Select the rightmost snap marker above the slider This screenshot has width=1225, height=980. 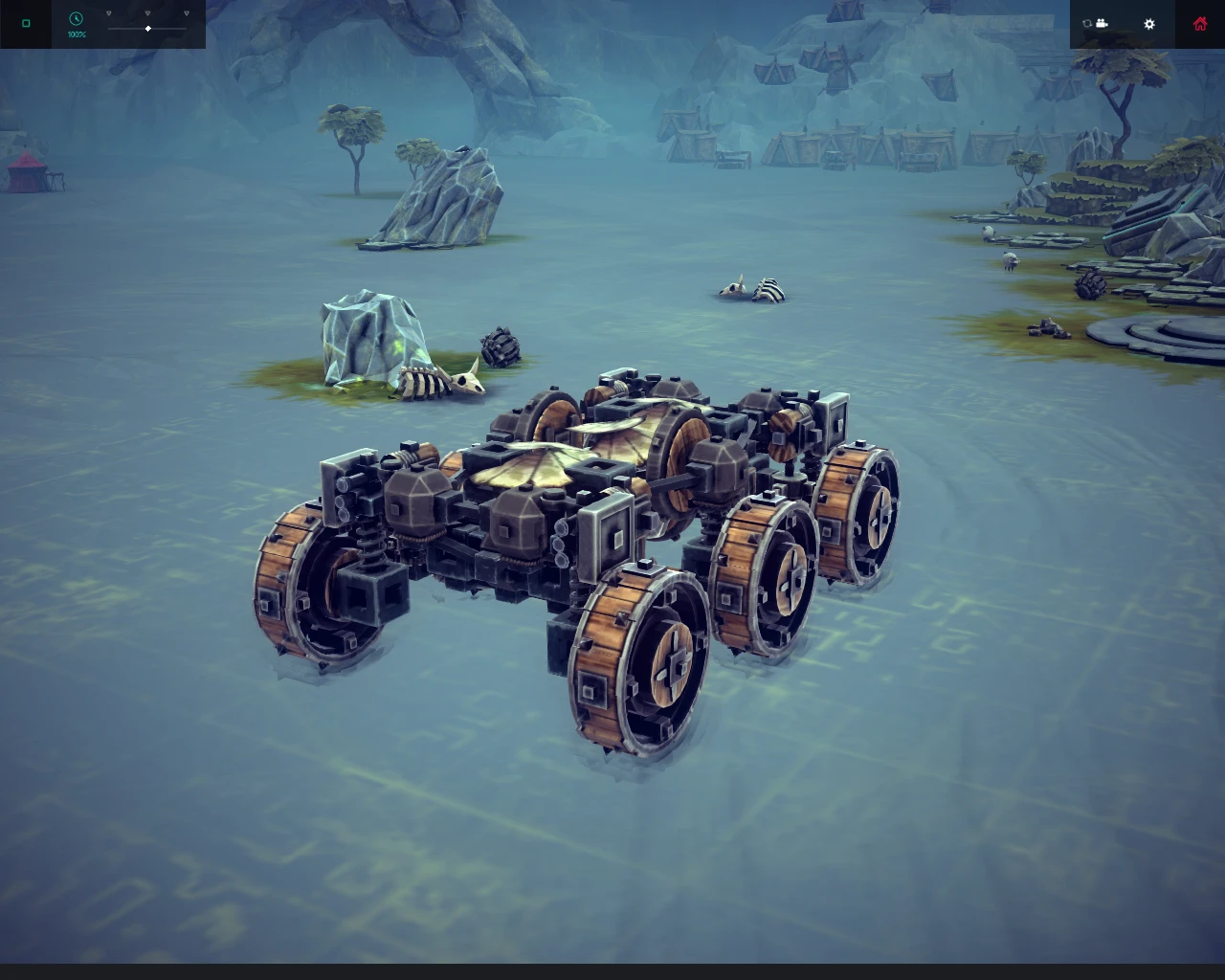[x=187, y=13]
